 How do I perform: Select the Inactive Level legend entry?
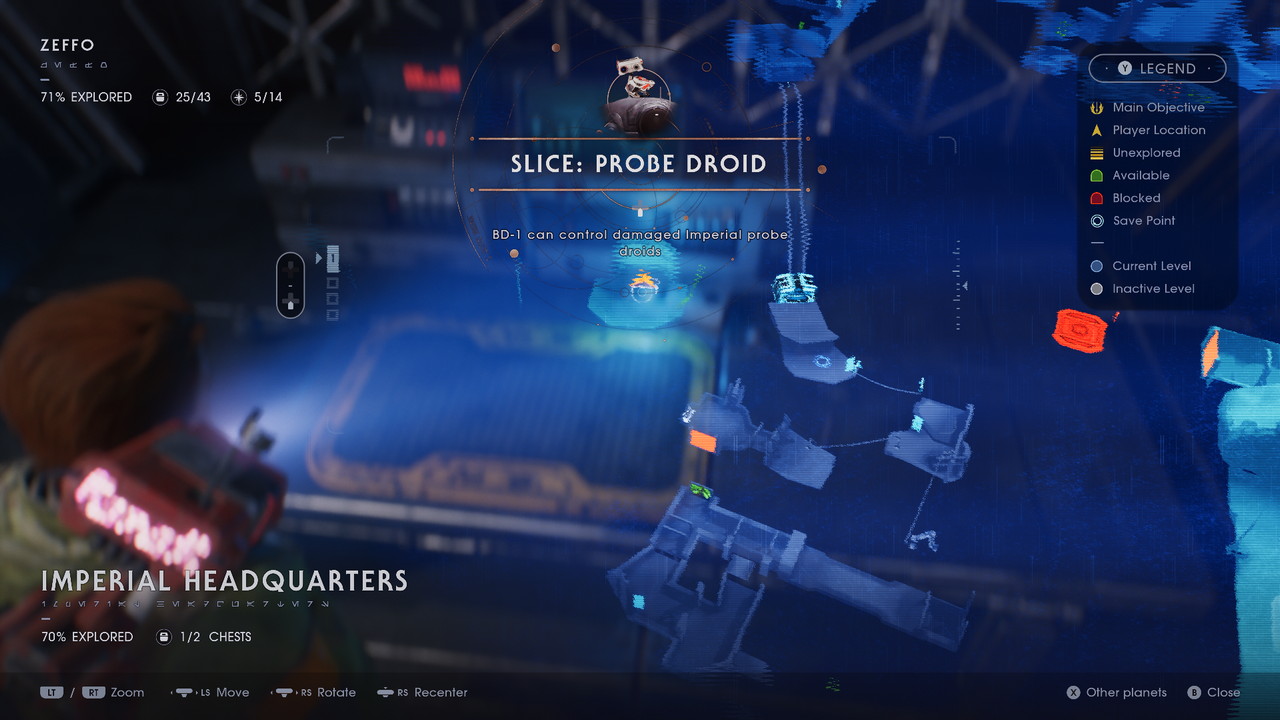pyautogui.click(x=1153, y=289)
